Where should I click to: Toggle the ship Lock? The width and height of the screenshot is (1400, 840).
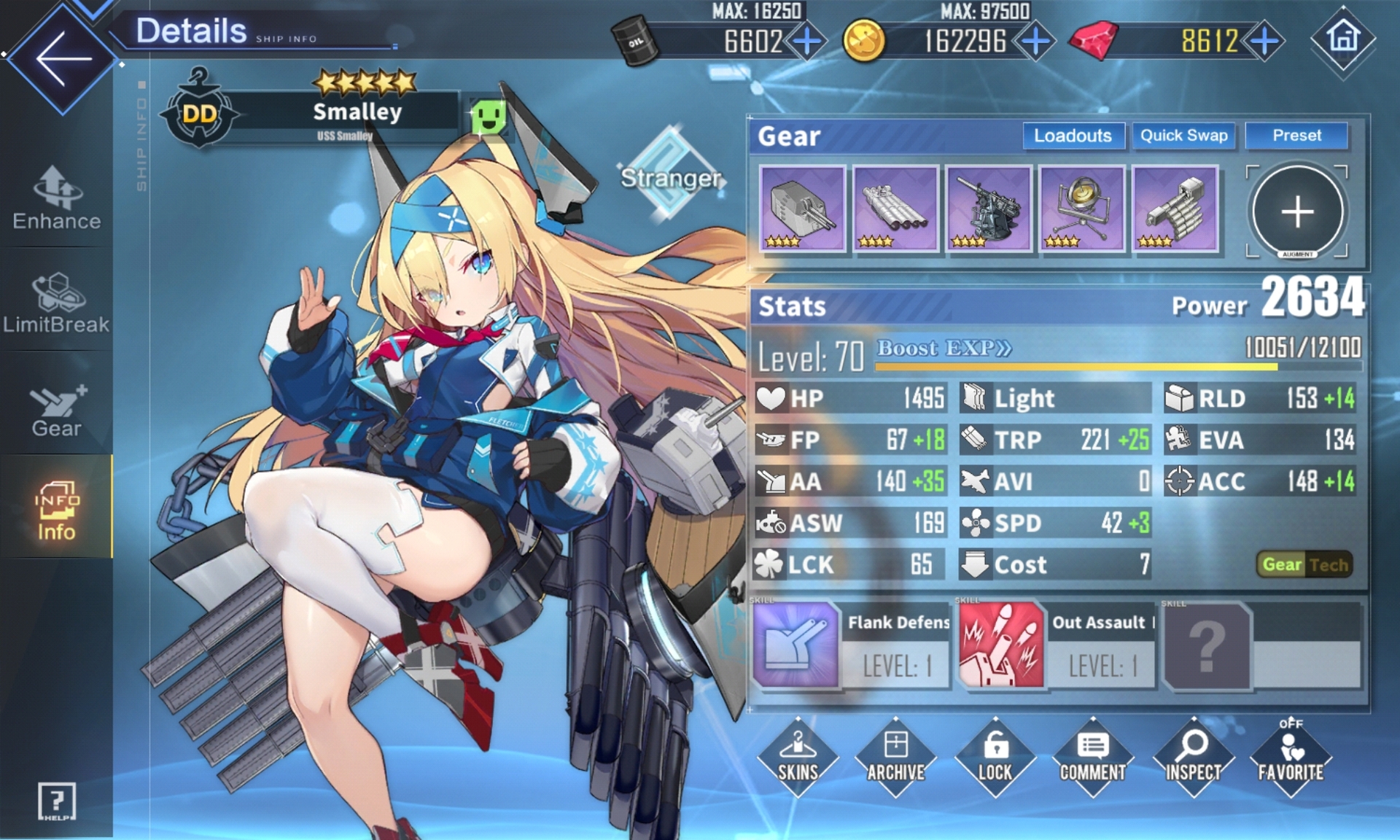[x=995, y=758]
